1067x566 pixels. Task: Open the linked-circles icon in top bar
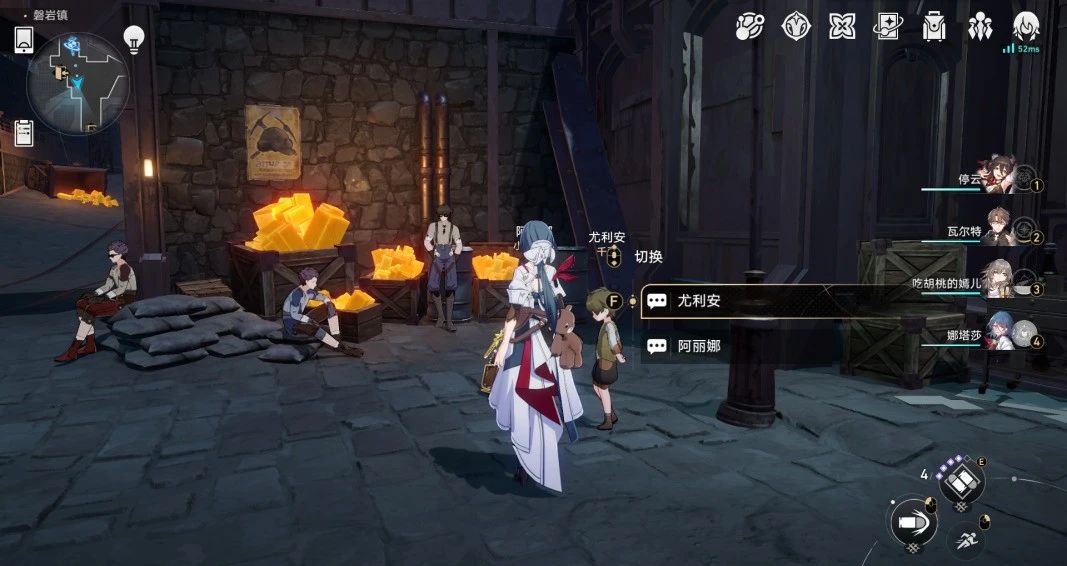click(x=750, y=27)
